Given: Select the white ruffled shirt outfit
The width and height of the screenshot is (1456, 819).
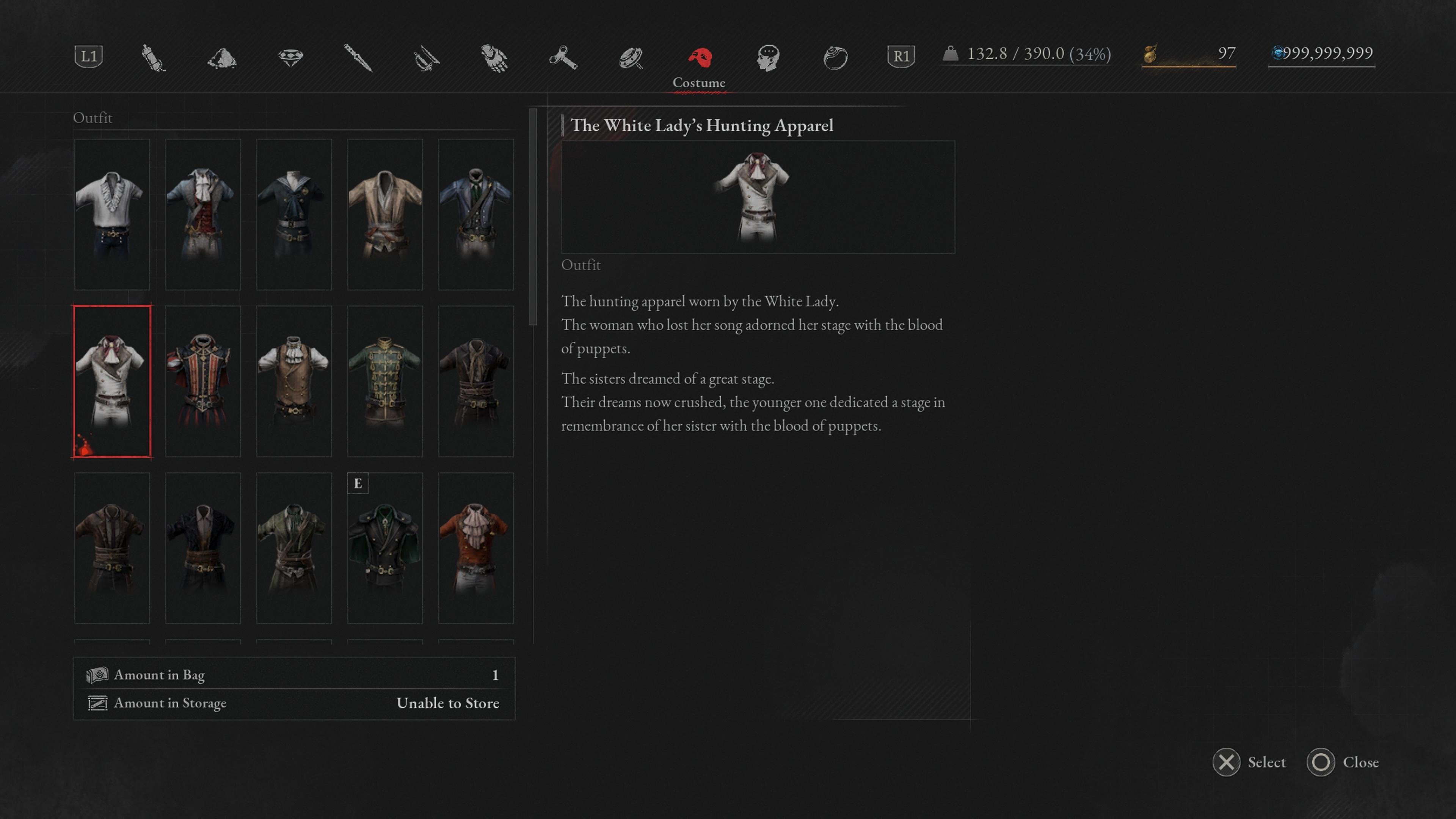Looking at the screenshot, I should [112, 214].
